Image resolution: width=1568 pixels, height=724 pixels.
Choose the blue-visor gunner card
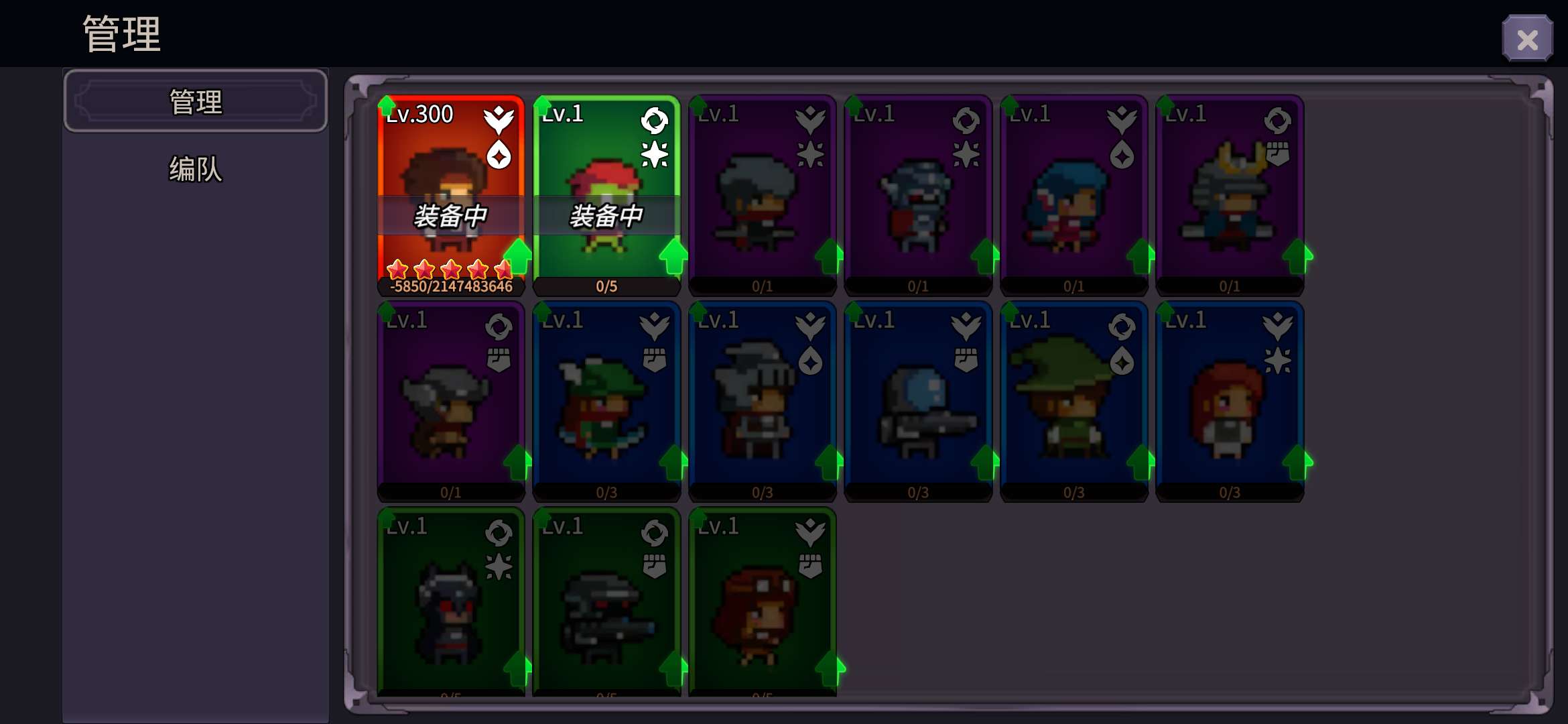tap(918, 401)
